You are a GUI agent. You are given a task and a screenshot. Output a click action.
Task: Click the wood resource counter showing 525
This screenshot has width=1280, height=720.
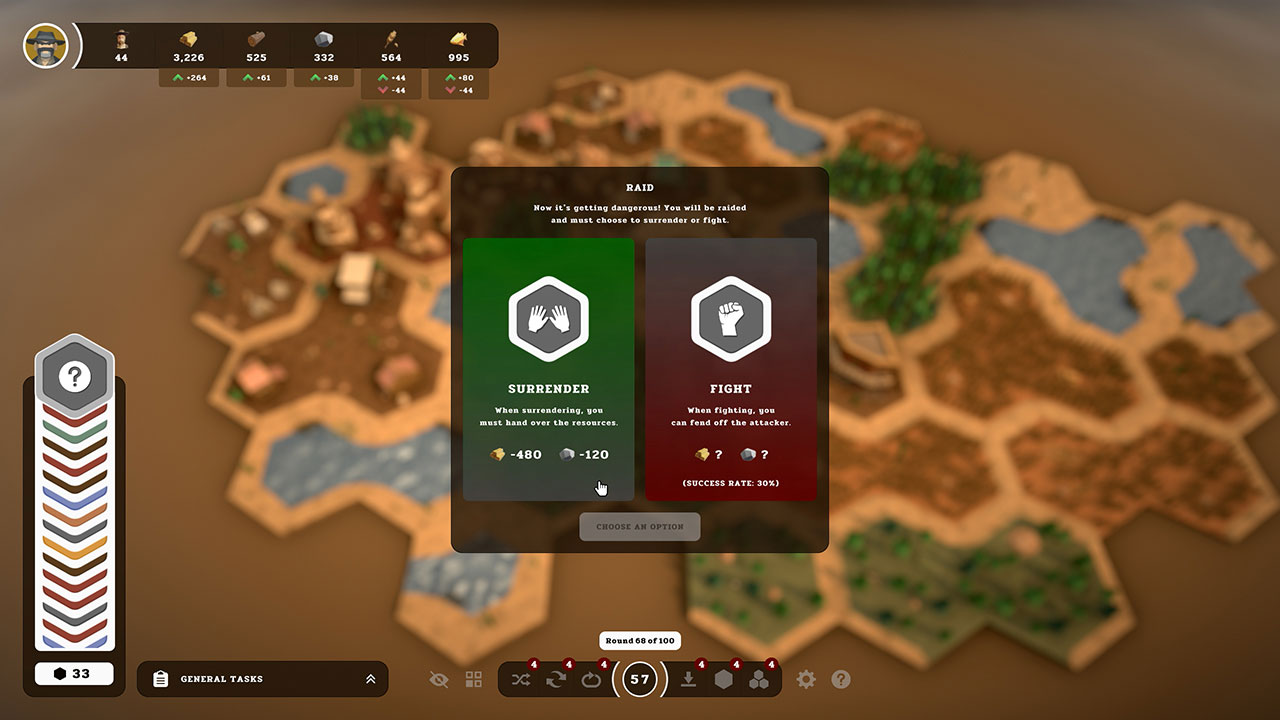pos(256,45)
